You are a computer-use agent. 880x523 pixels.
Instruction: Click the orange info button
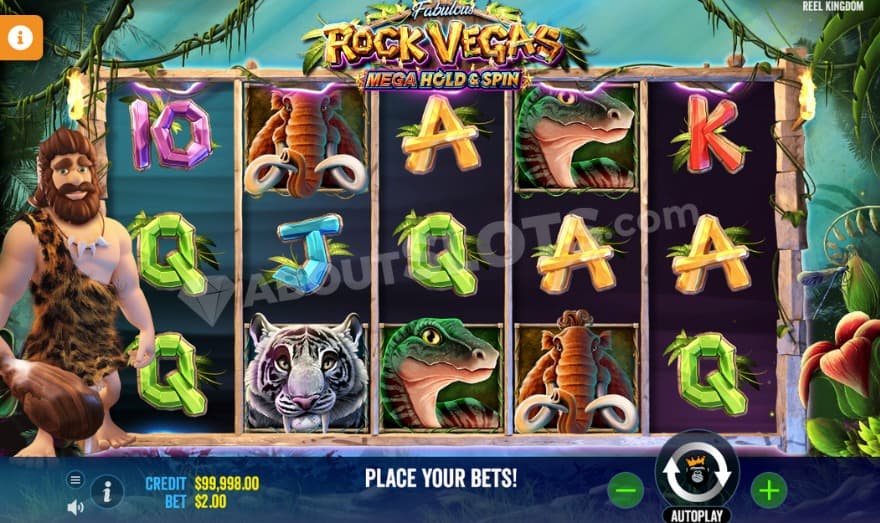[x=21, y=37]
